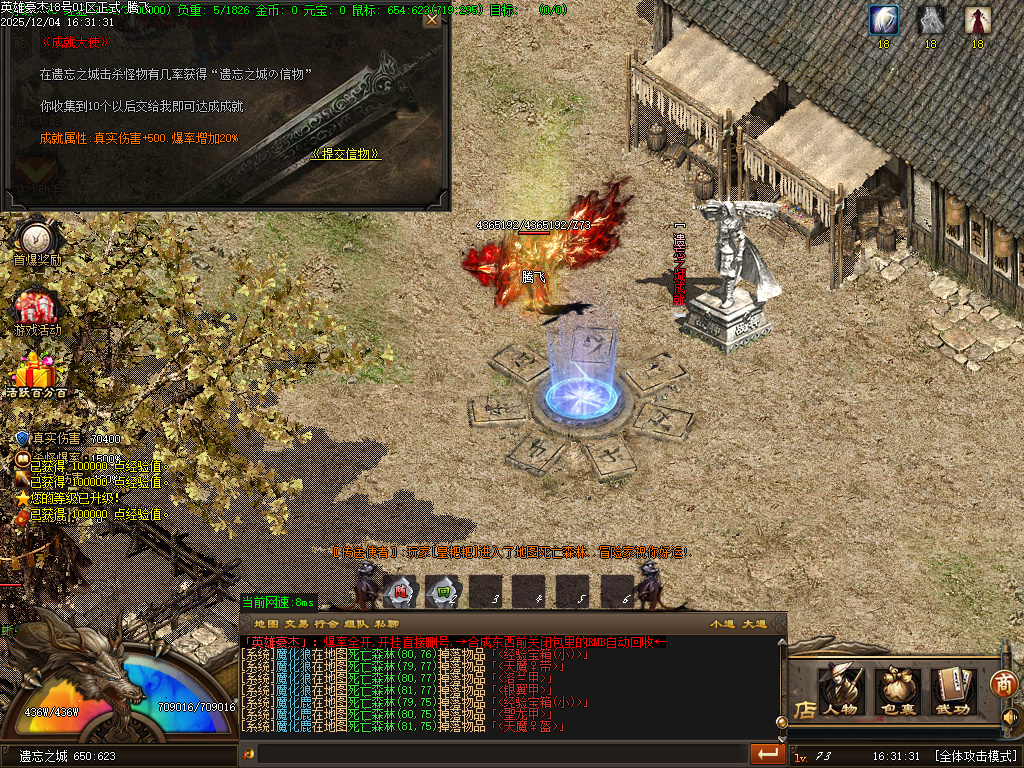Click the 提交信物 submit link
The height and width of the screenshot is (768, 1024).
(347, 154)
